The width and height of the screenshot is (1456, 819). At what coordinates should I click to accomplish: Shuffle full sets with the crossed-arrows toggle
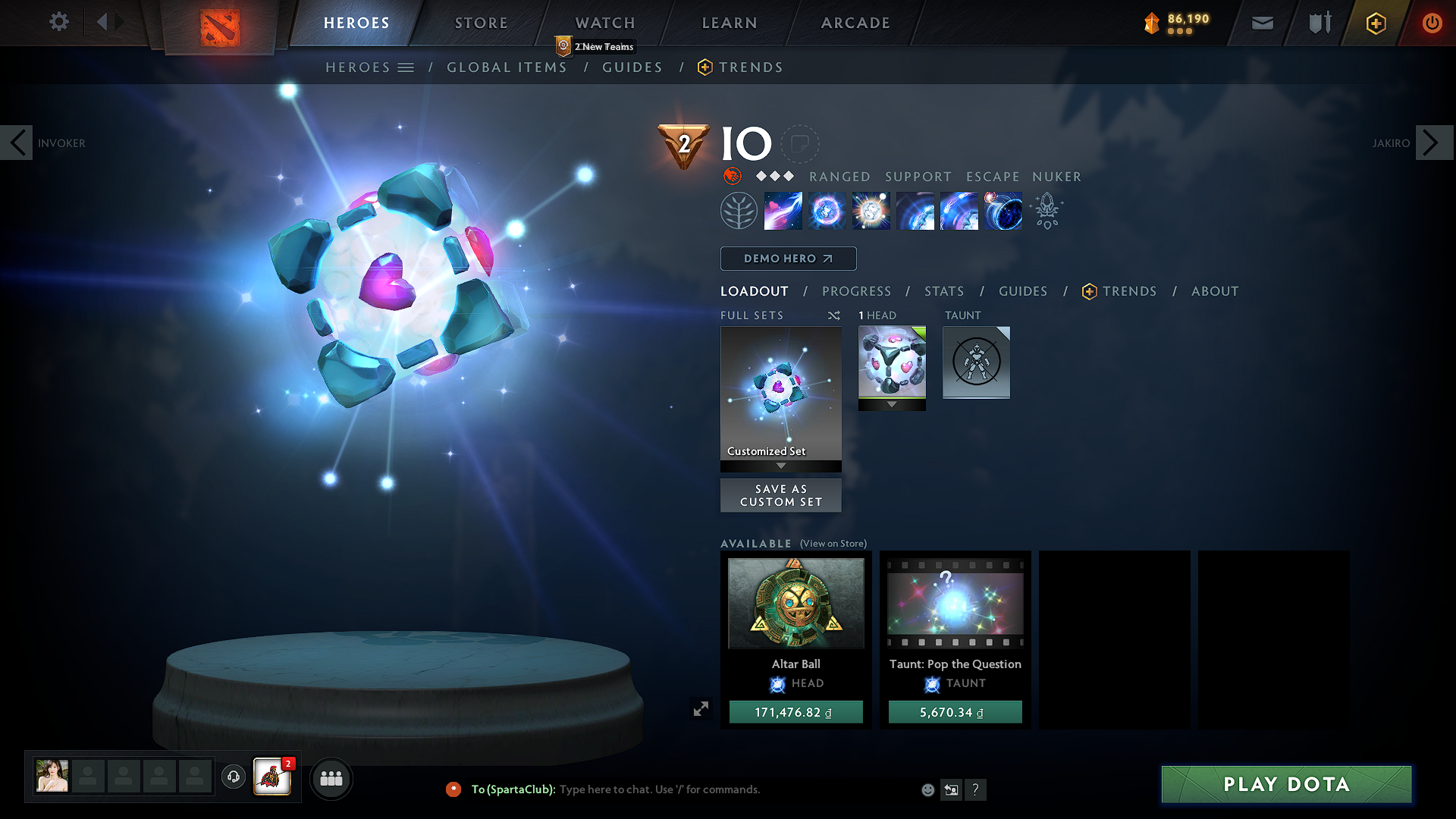pos(833,315)
